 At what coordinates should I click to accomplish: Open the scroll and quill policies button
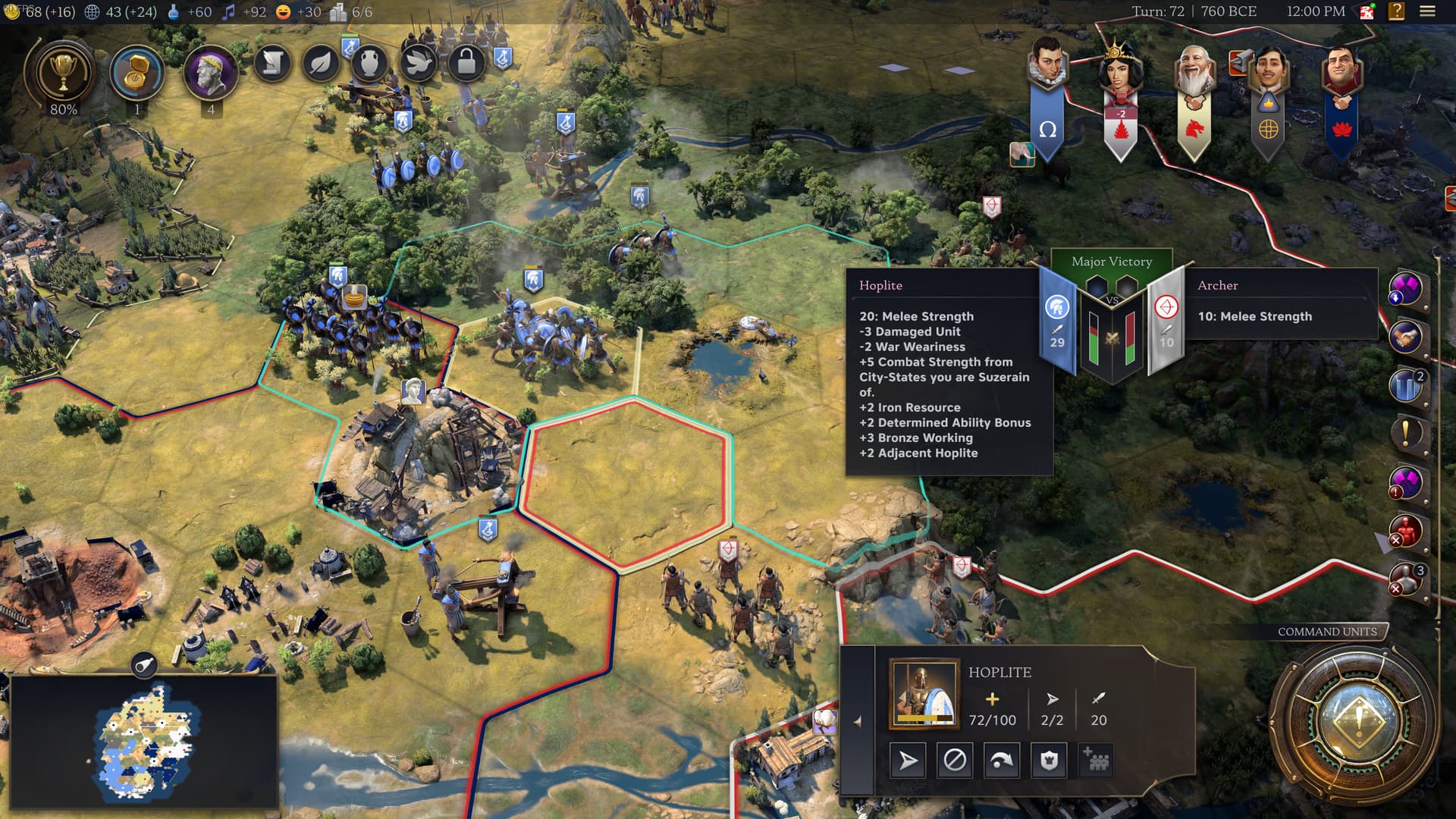272,63
